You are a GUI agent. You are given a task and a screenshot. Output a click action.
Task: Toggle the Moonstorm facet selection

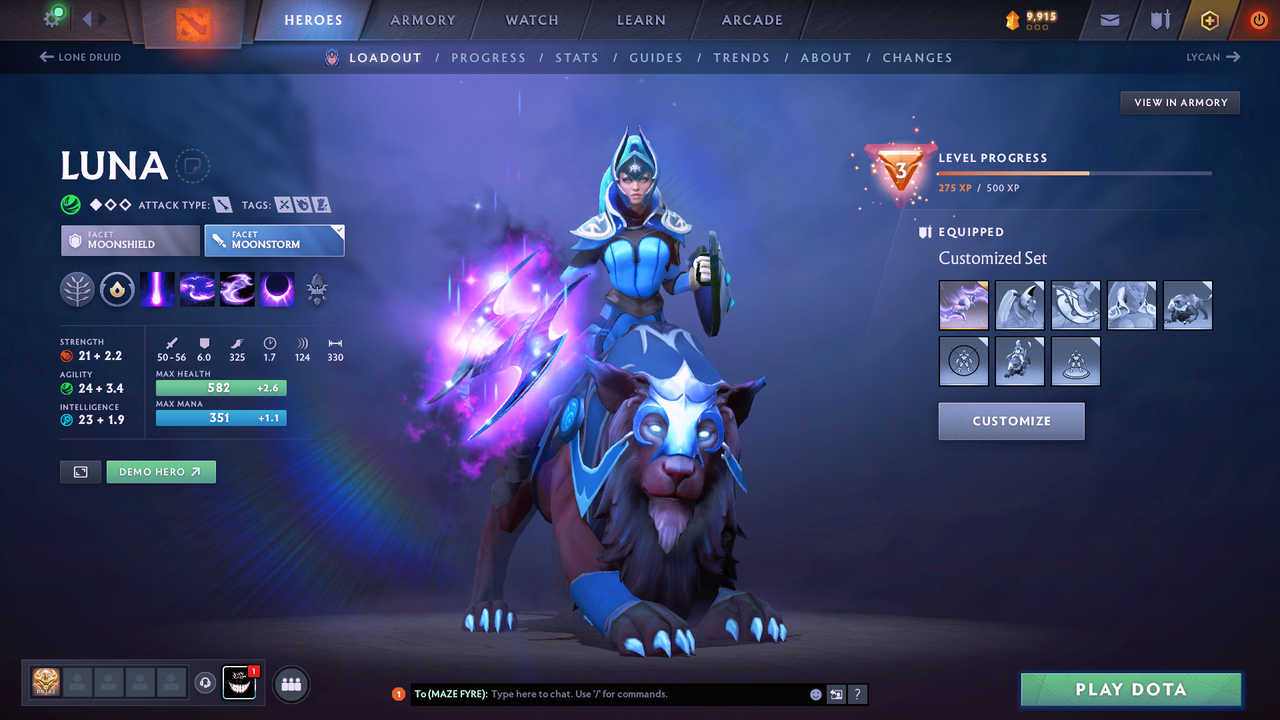point(274,240)
